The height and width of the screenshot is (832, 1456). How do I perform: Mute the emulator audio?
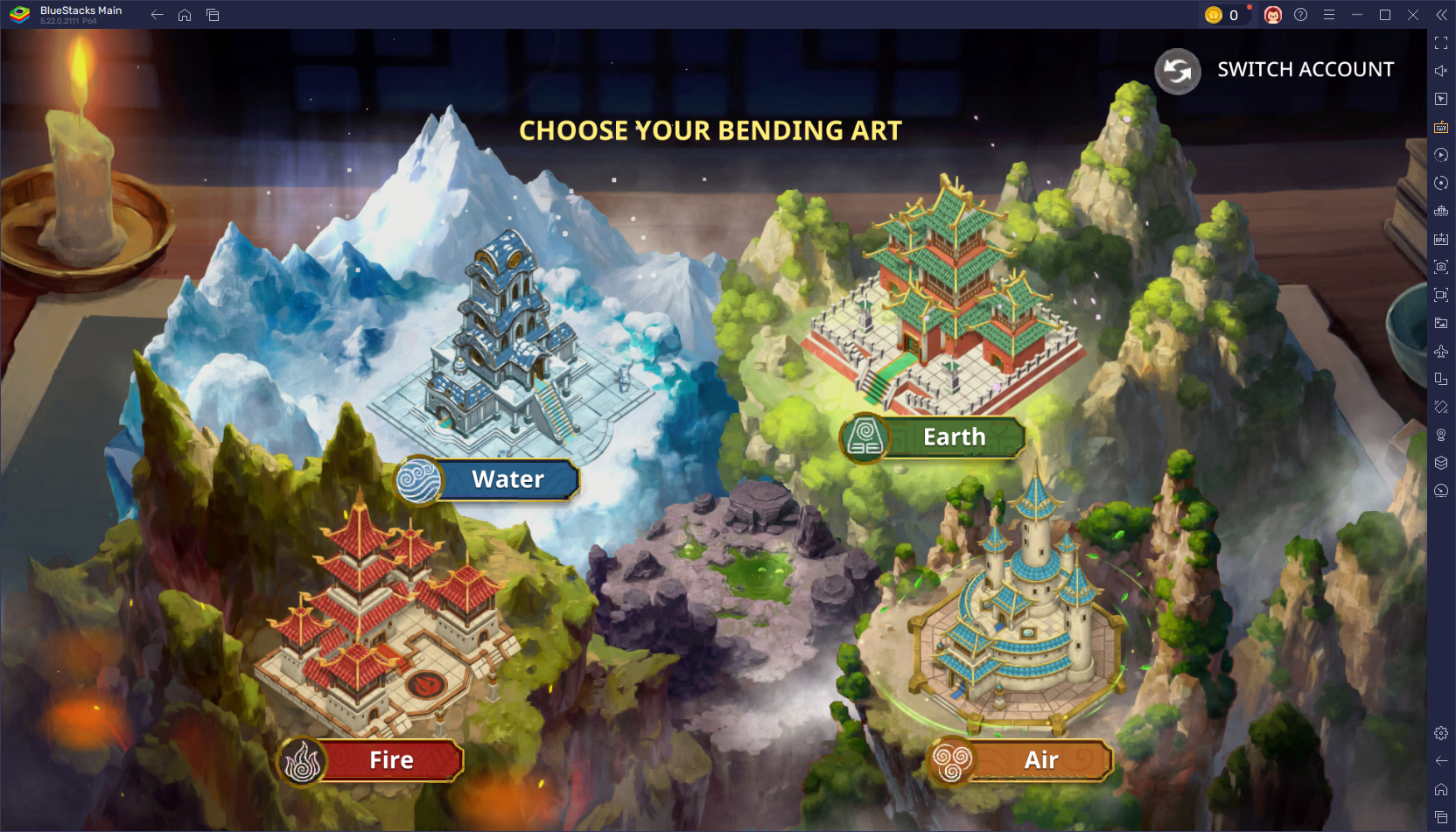tap(1441, 71)
